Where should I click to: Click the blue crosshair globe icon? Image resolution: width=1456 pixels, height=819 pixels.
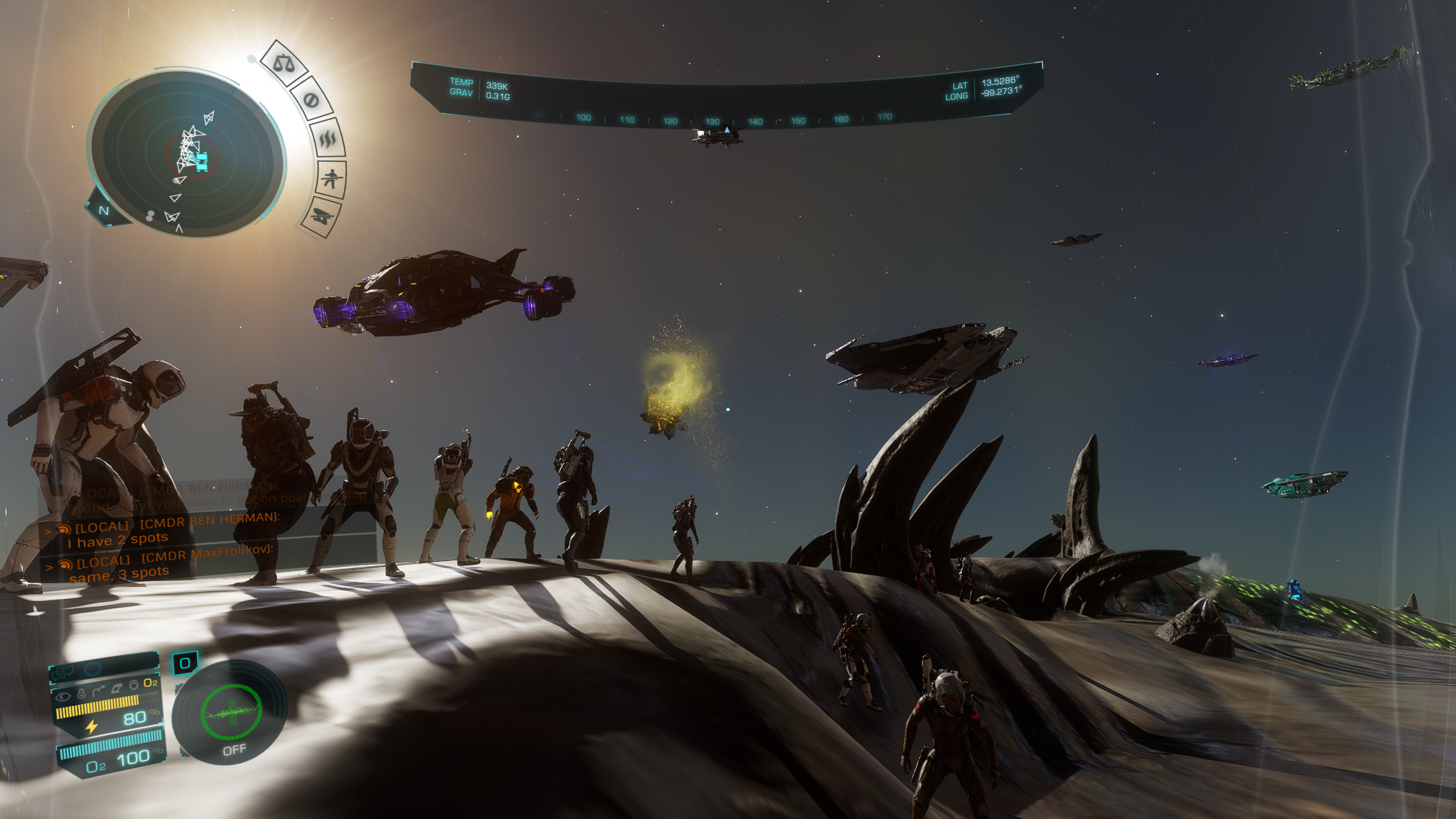click(x=93, y=669)
